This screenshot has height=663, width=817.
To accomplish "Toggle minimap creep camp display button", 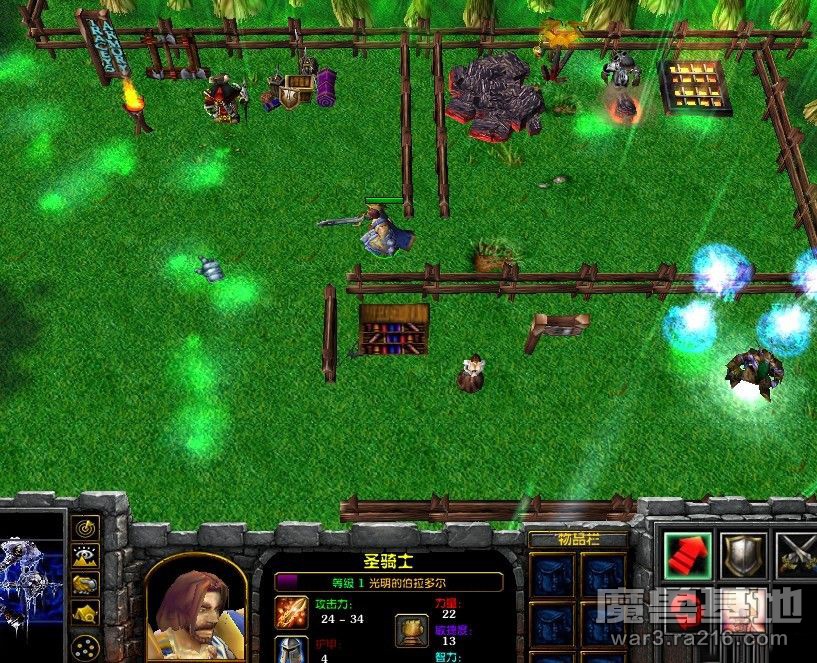I will pos(86,613).
